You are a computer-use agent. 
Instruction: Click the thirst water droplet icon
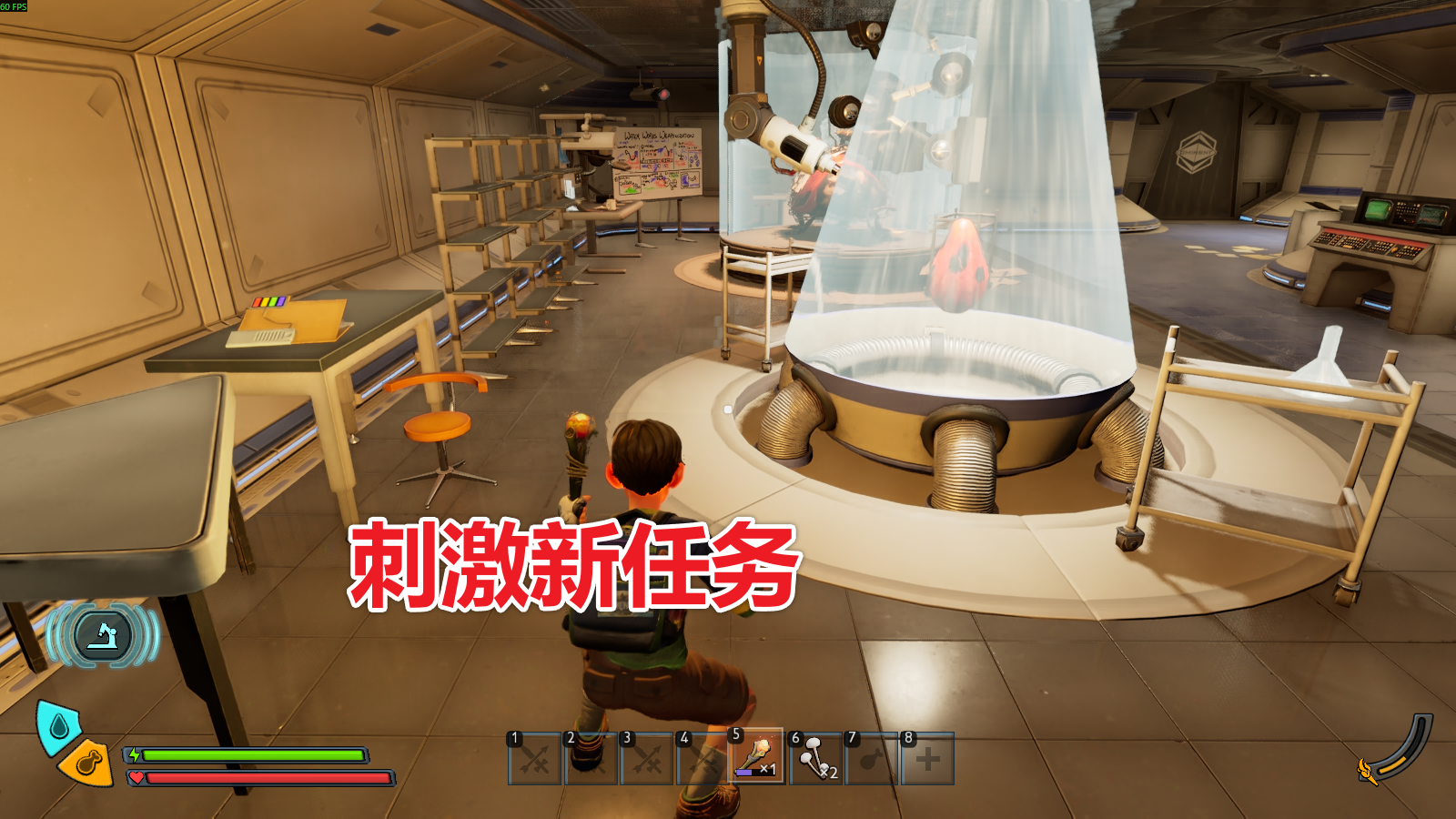point(59,724)
